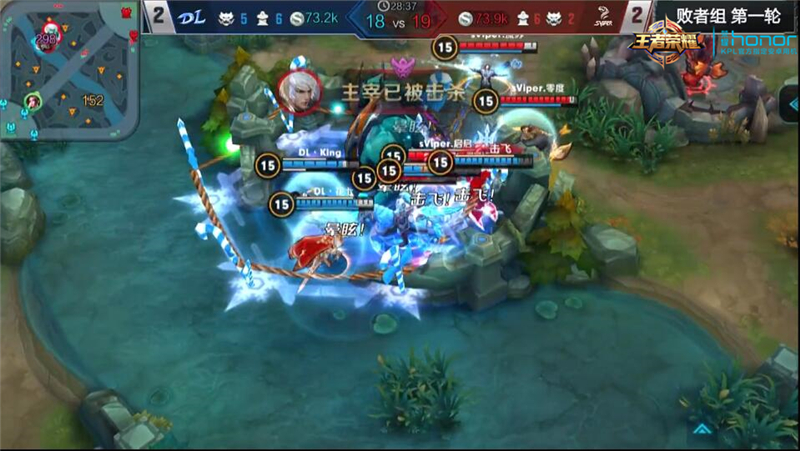The height and width of the screenshot is (451, 800).
Task: Click the DL team logo on the scoreboard
Action: [196, 16]
